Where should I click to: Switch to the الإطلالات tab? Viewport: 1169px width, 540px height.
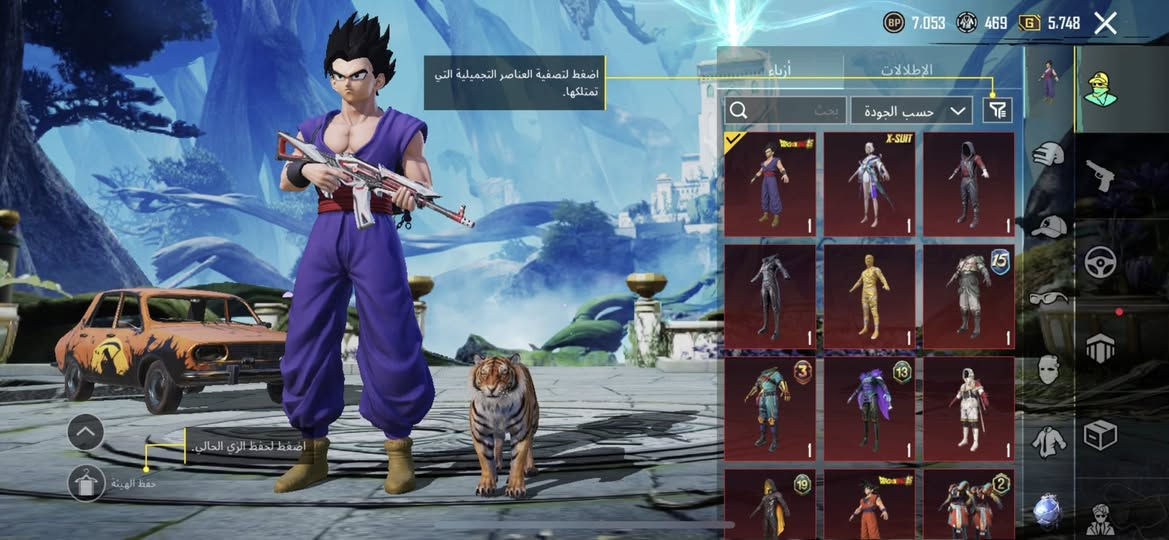pyautogui.click(x=906, y=70)
